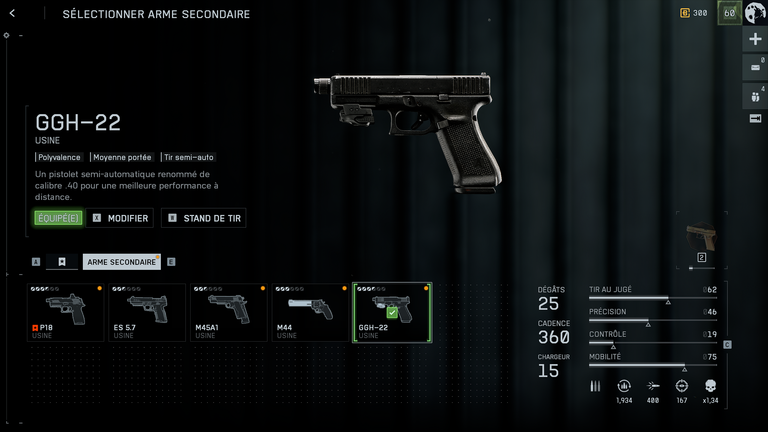Select the equipped GGH-22 tile

(392, 313)
